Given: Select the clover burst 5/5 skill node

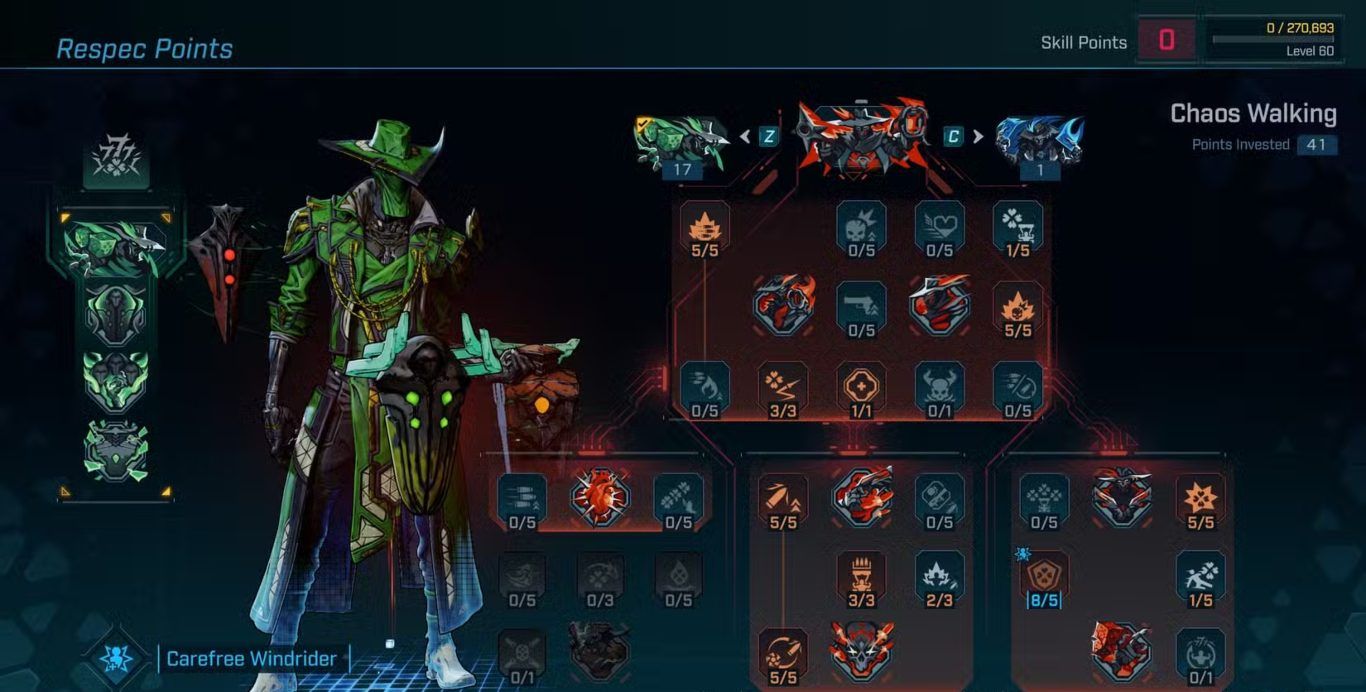Looking at the screenshot, I should tap(1200, 497).
